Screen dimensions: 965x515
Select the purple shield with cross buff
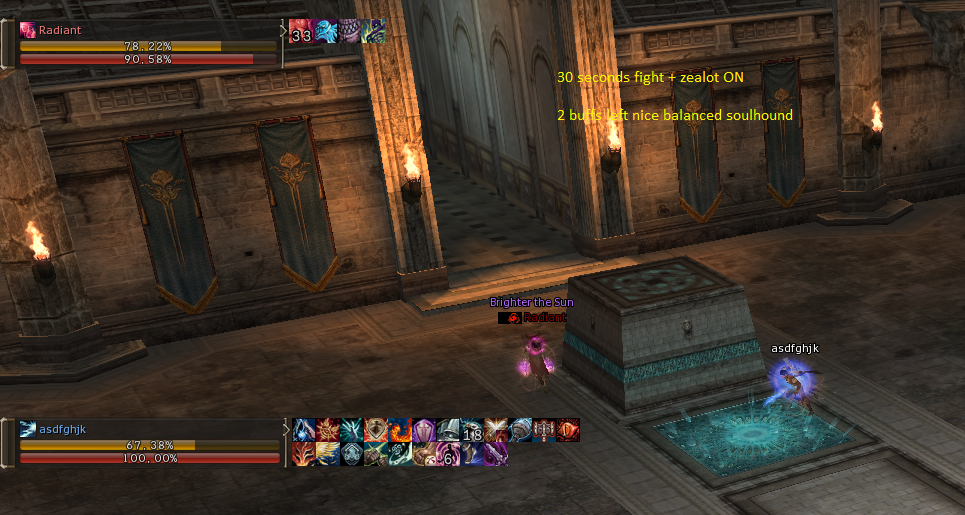pyautogui.click(x=424, y=430)
